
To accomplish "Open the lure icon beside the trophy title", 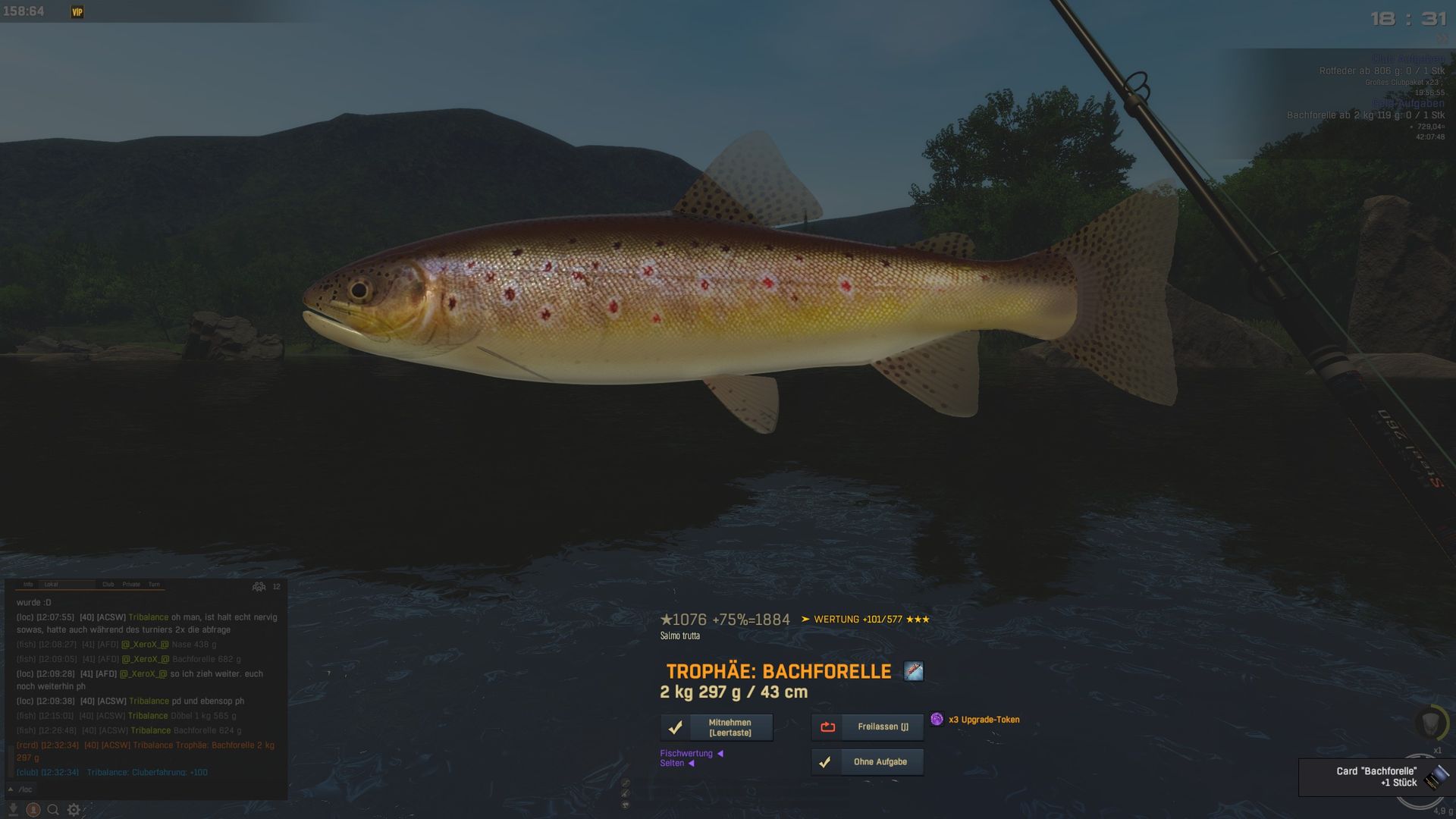I will [x=914, y=671].
